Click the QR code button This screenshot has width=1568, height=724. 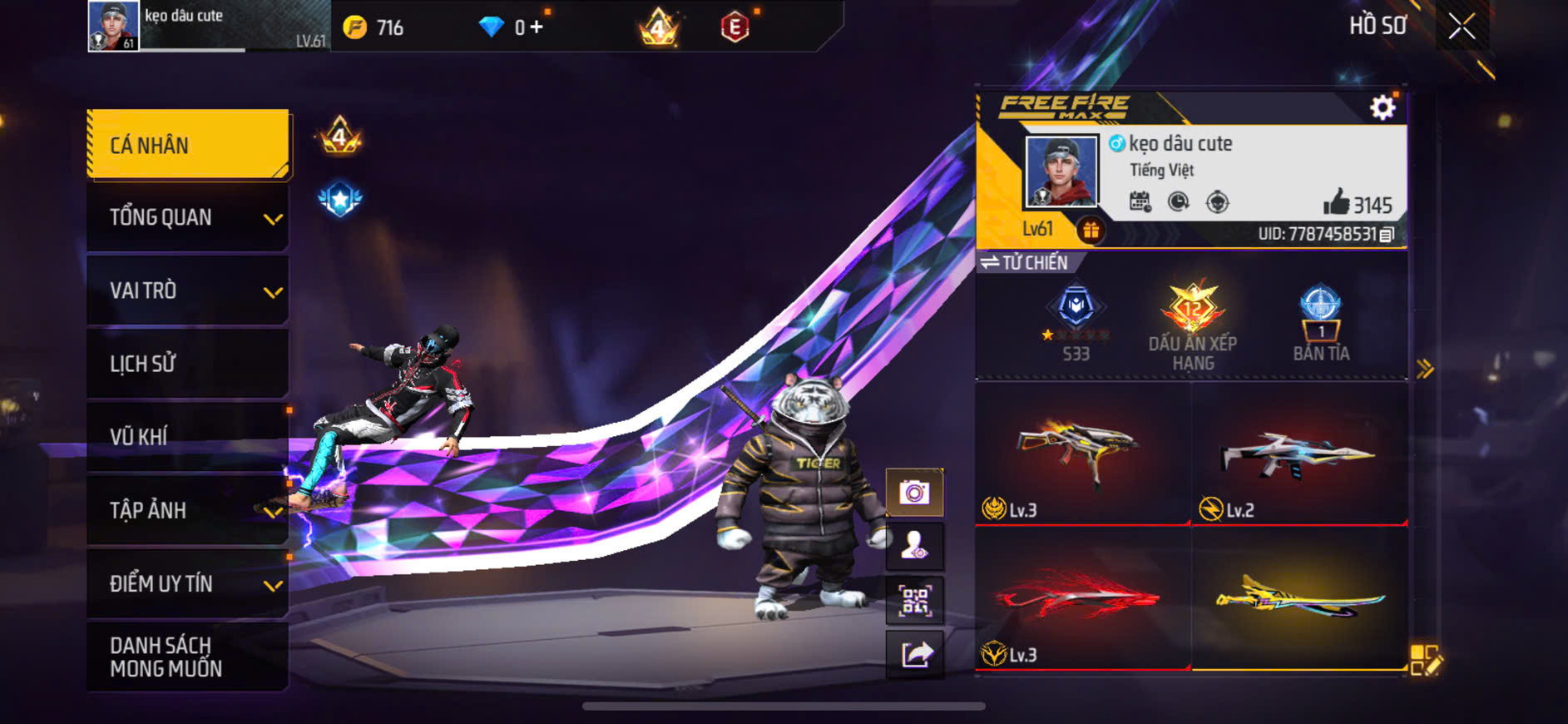(x=914, y=600)
